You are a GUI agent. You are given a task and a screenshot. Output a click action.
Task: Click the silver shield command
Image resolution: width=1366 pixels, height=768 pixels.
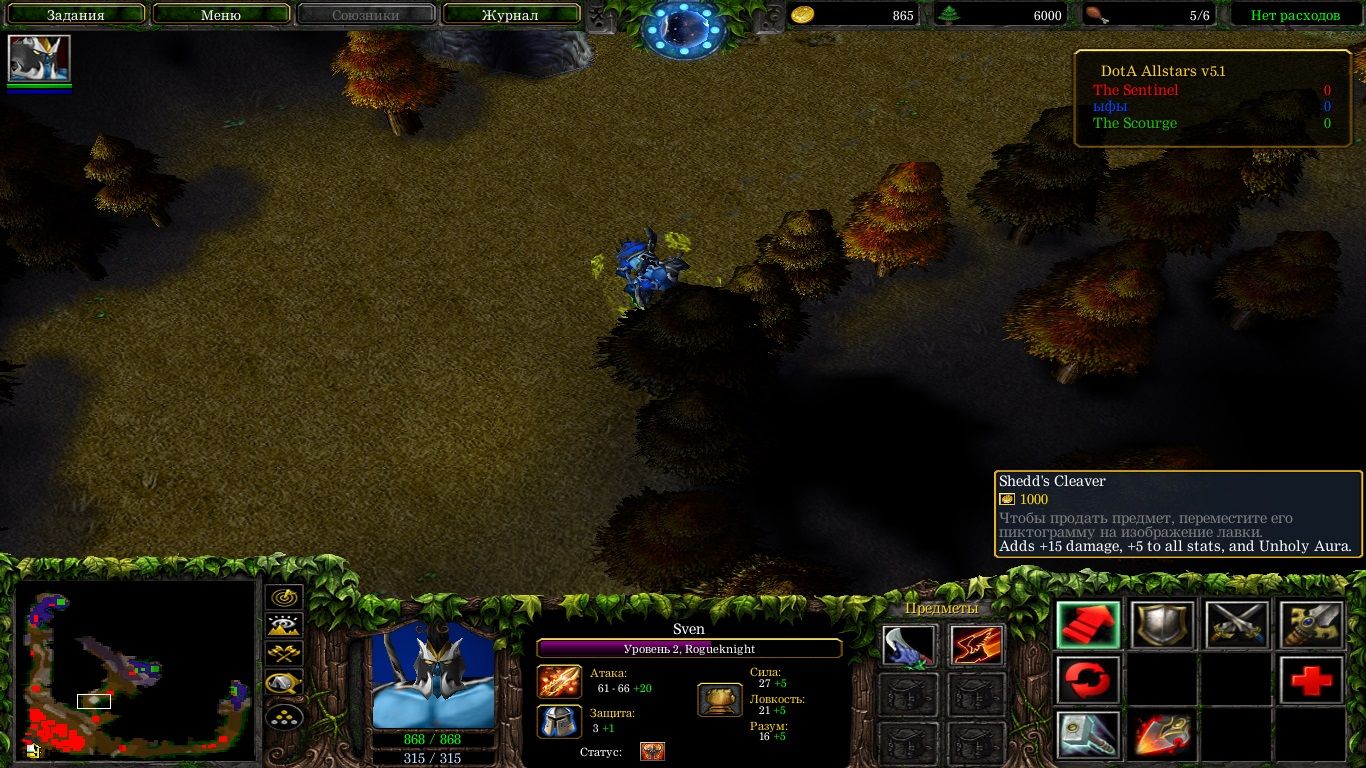pyautogui.click(x=1162, y=626)
